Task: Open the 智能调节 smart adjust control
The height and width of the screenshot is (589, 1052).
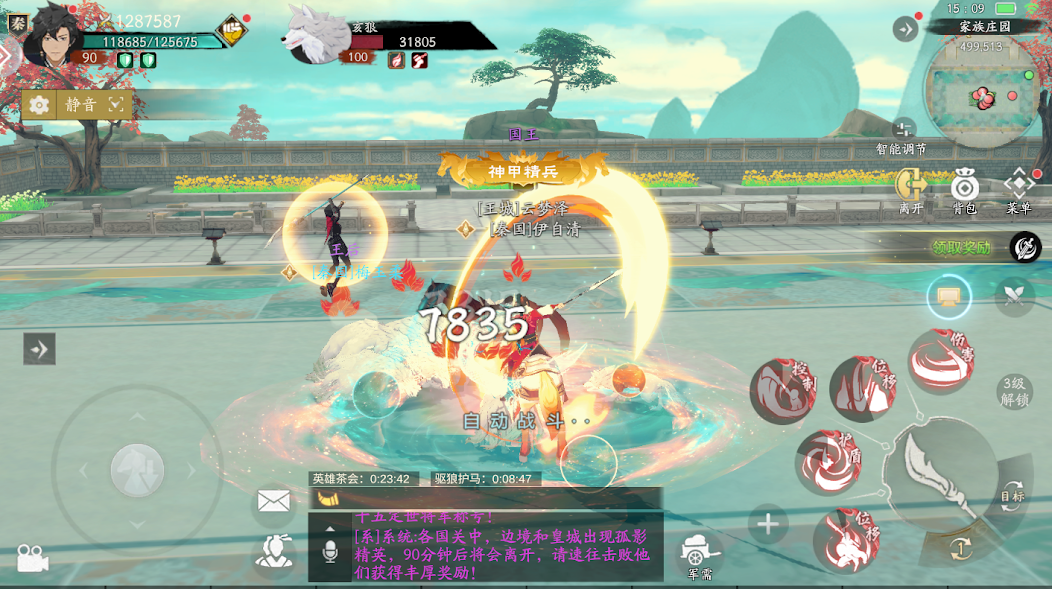Action: (x=904, y=130)
